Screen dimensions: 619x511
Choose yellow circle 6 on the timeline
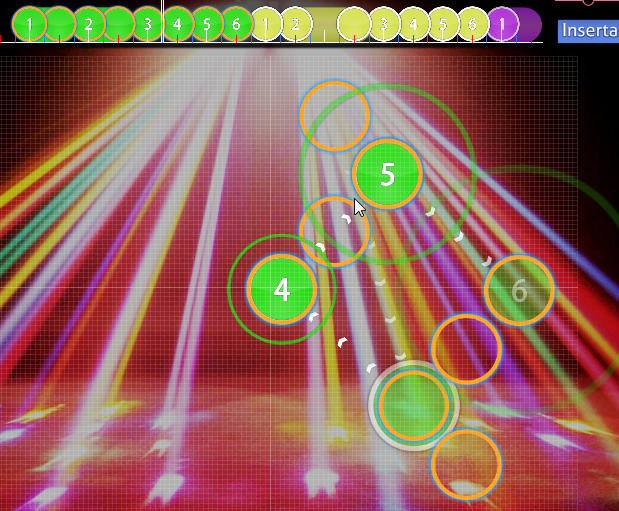[473, 23]
